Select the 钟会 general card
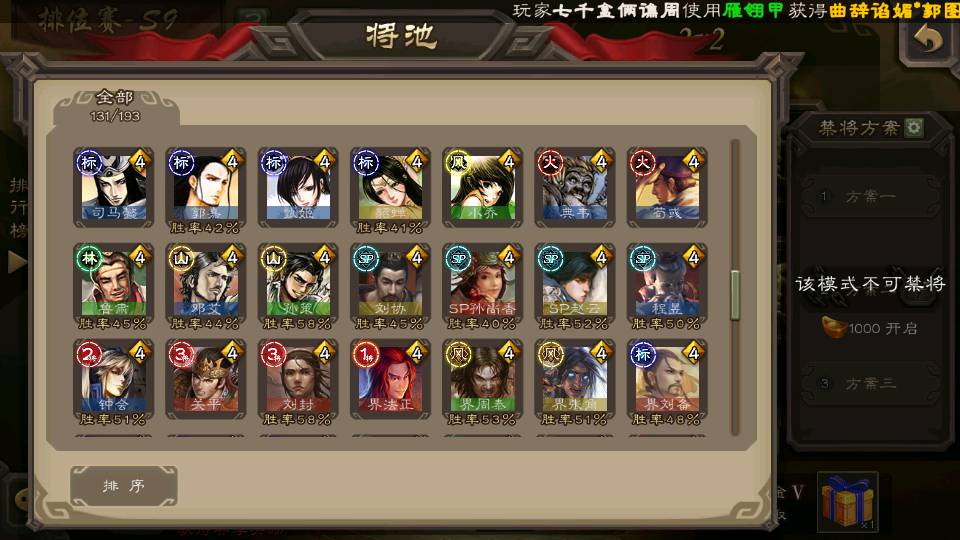960x540 pixels. click(113, 378)
